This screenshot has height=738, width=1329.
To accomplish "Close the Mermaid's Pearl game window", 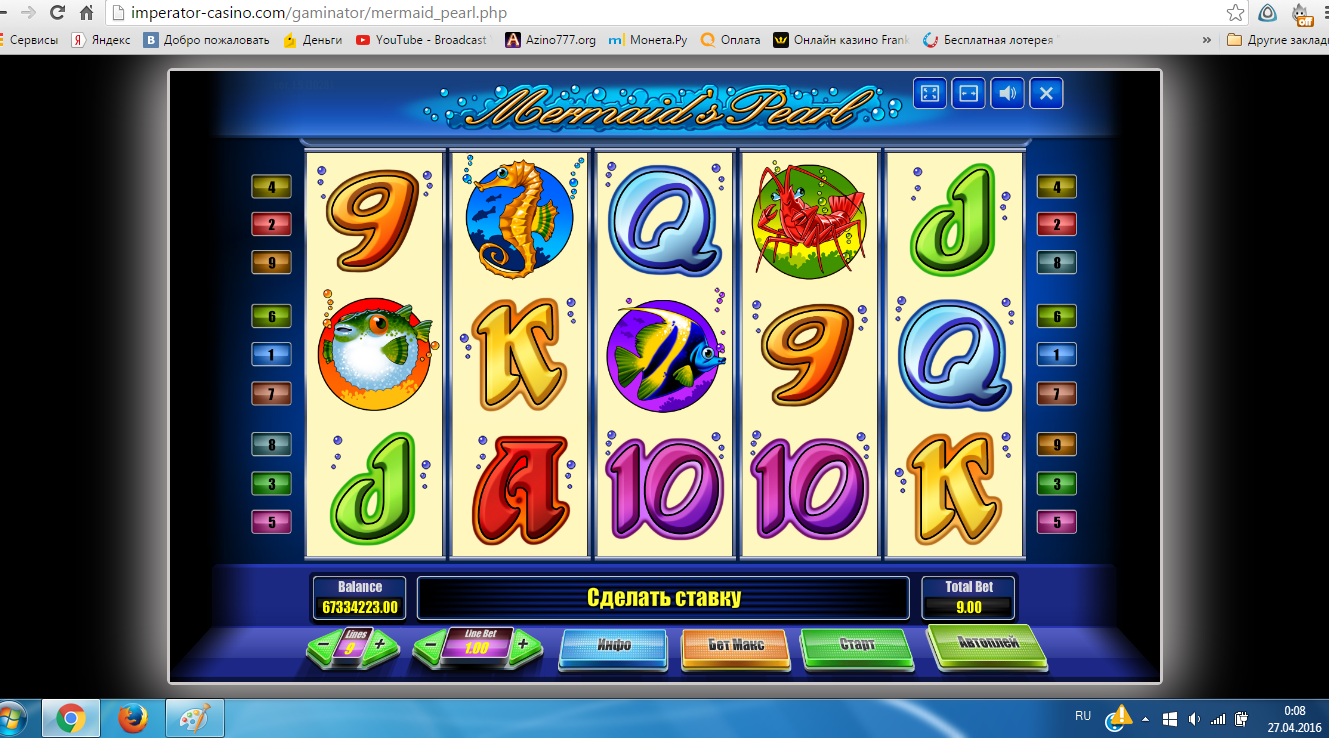I will [1046, 93].
